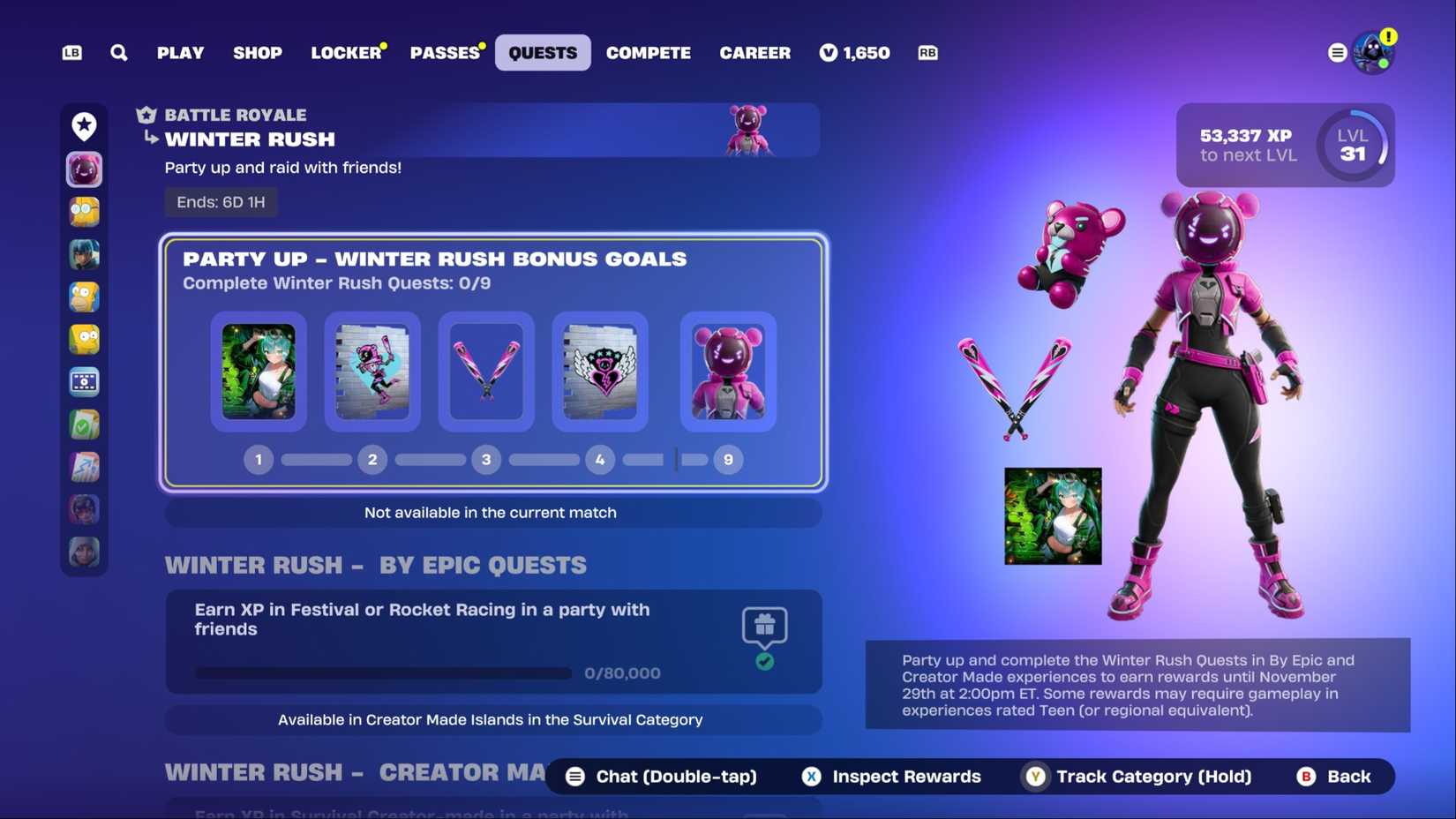Select the film reel quest category icon
1456x819 pixels.
84,381
